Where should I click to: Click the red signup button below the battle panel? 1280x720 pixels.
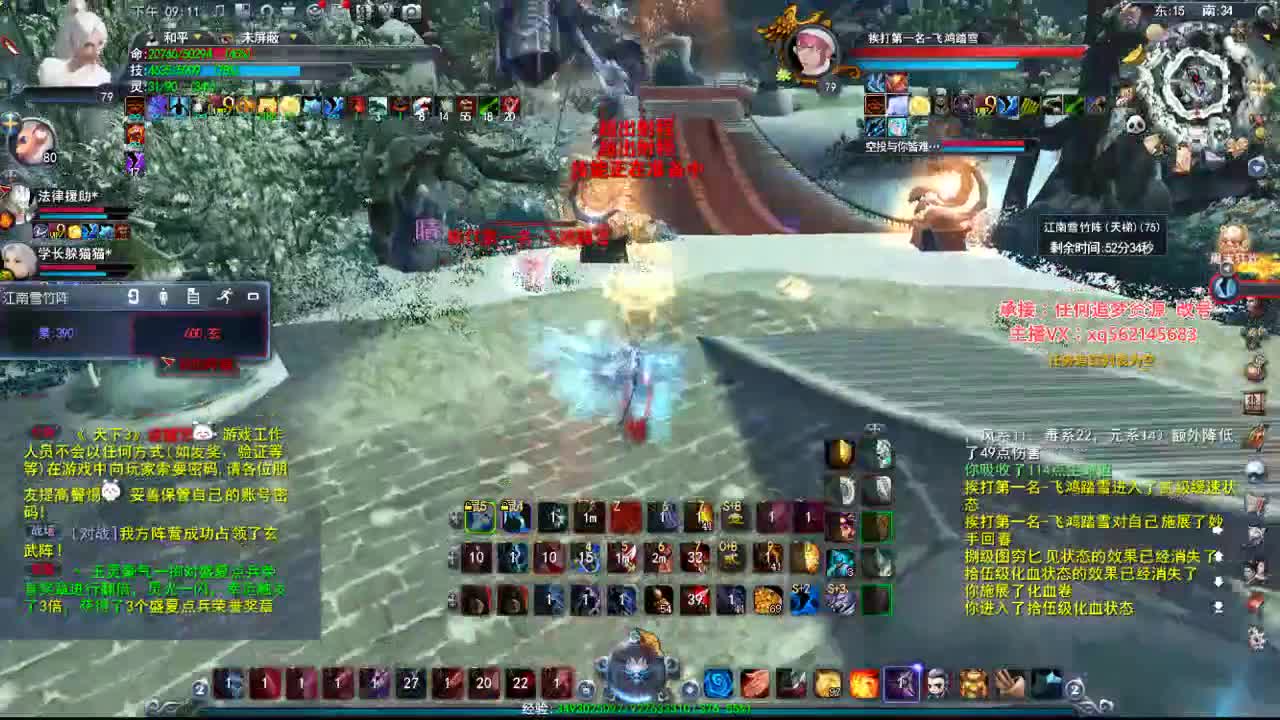(x=200, y=364)
